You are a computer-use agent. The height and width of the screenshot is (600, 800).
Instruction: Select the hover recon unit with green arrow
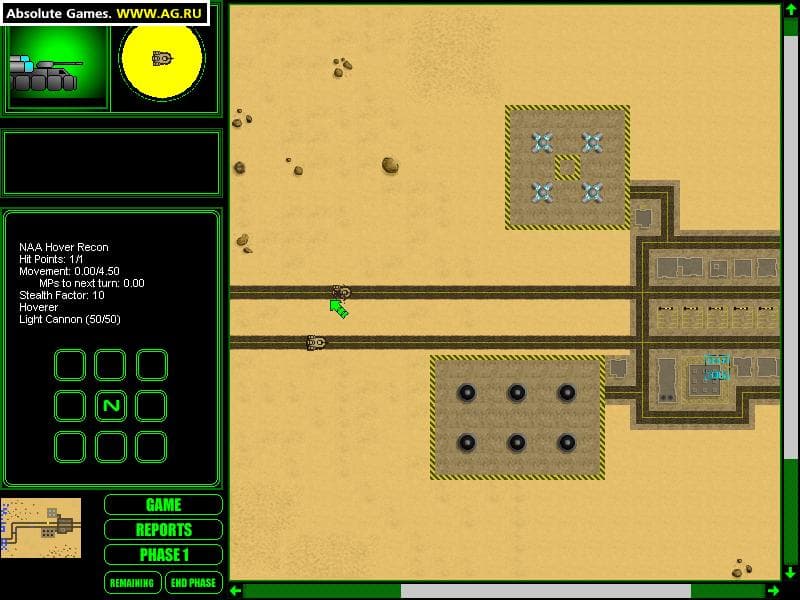click(x=342, y=292)
